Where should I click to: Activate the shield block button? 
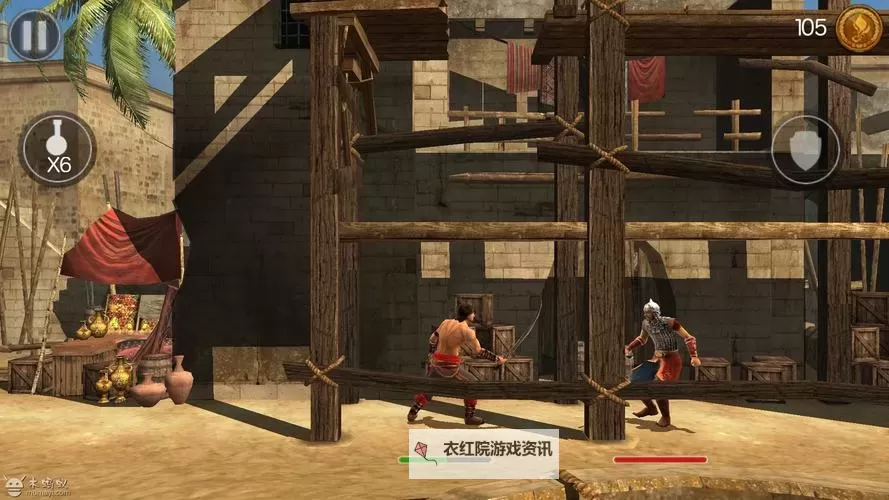point(805,150)
